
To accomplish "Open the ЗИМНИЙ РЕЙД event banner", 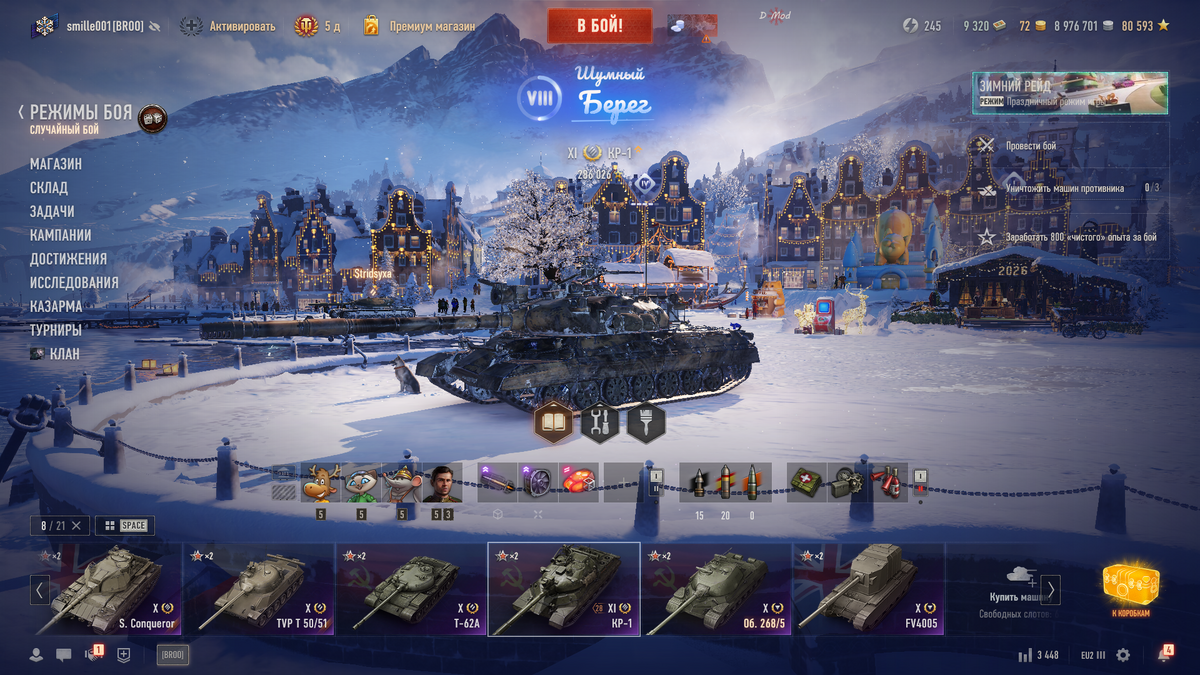I will pyautogui.click(x=1069, y=93).
